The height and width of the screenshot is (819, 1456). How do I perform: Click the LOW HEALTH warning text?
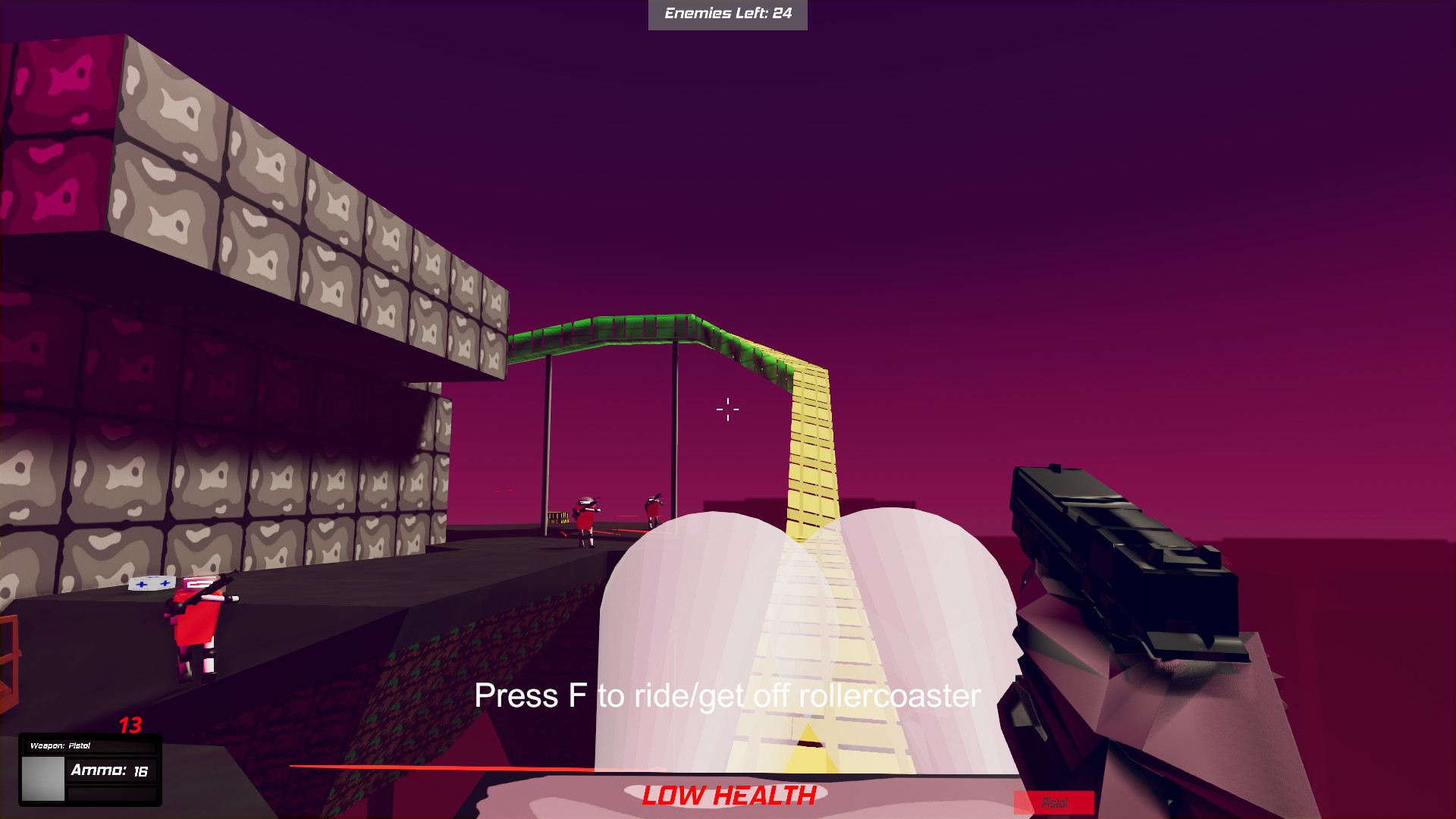tap(727, 796)
